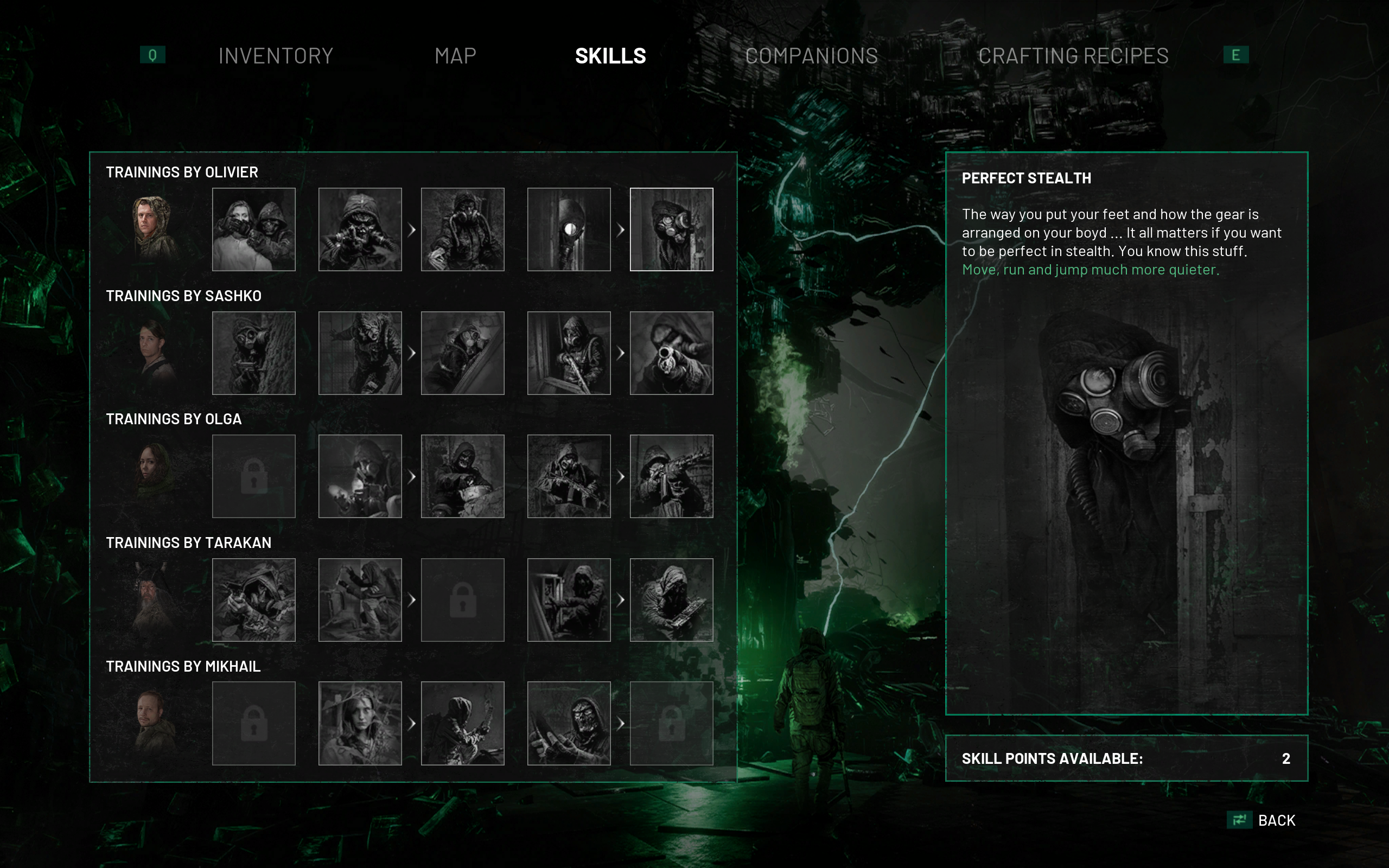Screen dimensions: 1389x868
Task: Click Mikhail's locked last skill slot
Action: pyautogui.click(x=671, y=723)
